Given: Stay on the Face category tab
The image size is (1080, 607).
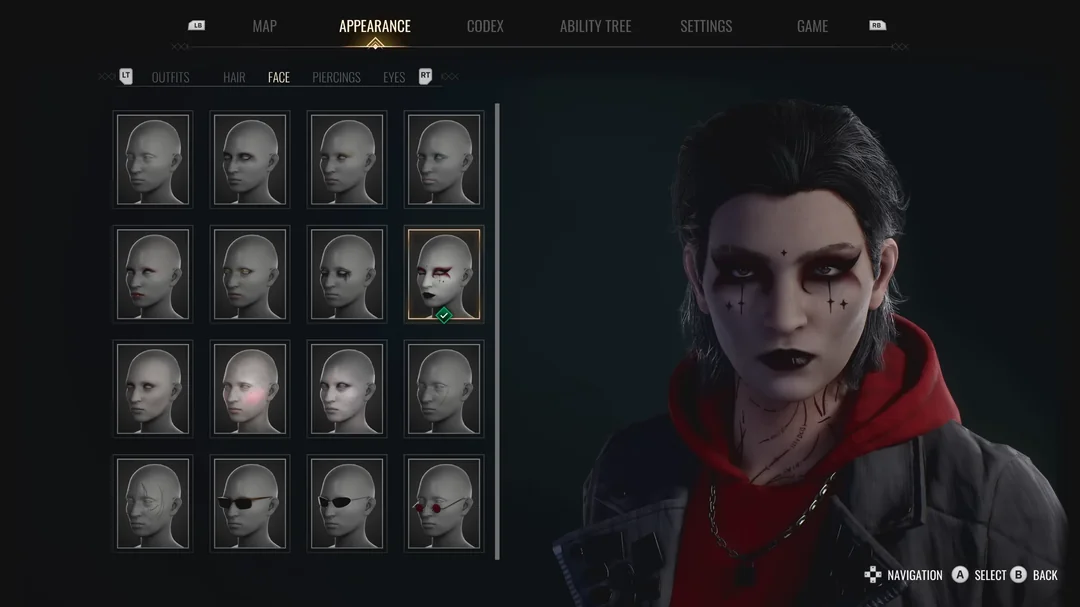Looking at the screenshot, I should (x=279, y=78).
